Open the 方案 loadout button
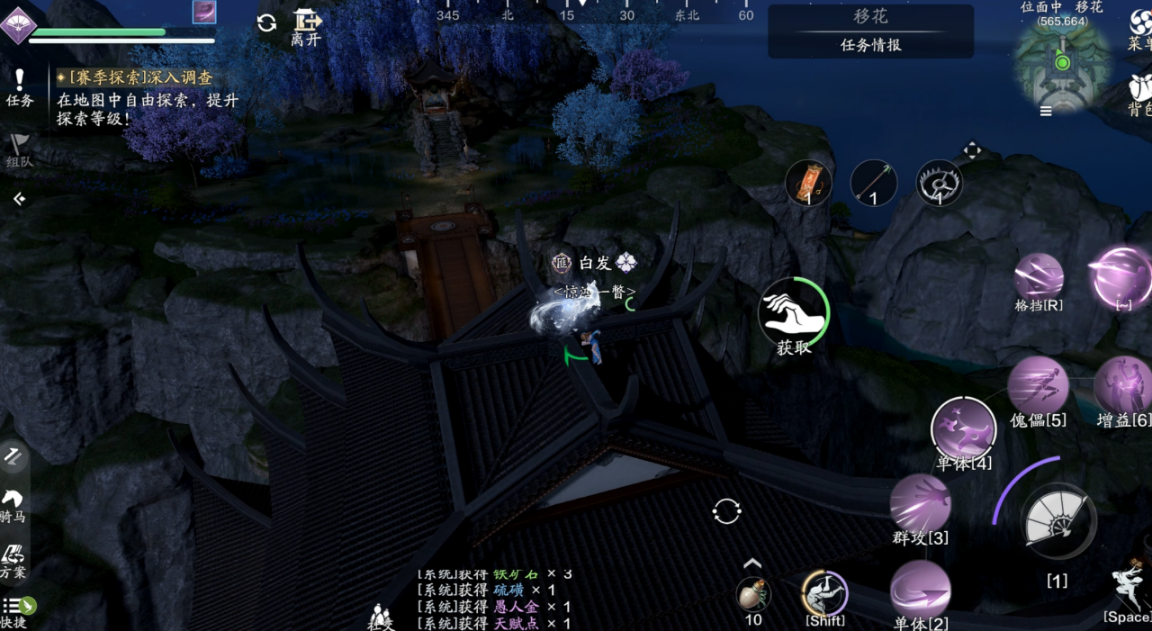This screenshot has height=631, width=1152. (x=14, y=558)
